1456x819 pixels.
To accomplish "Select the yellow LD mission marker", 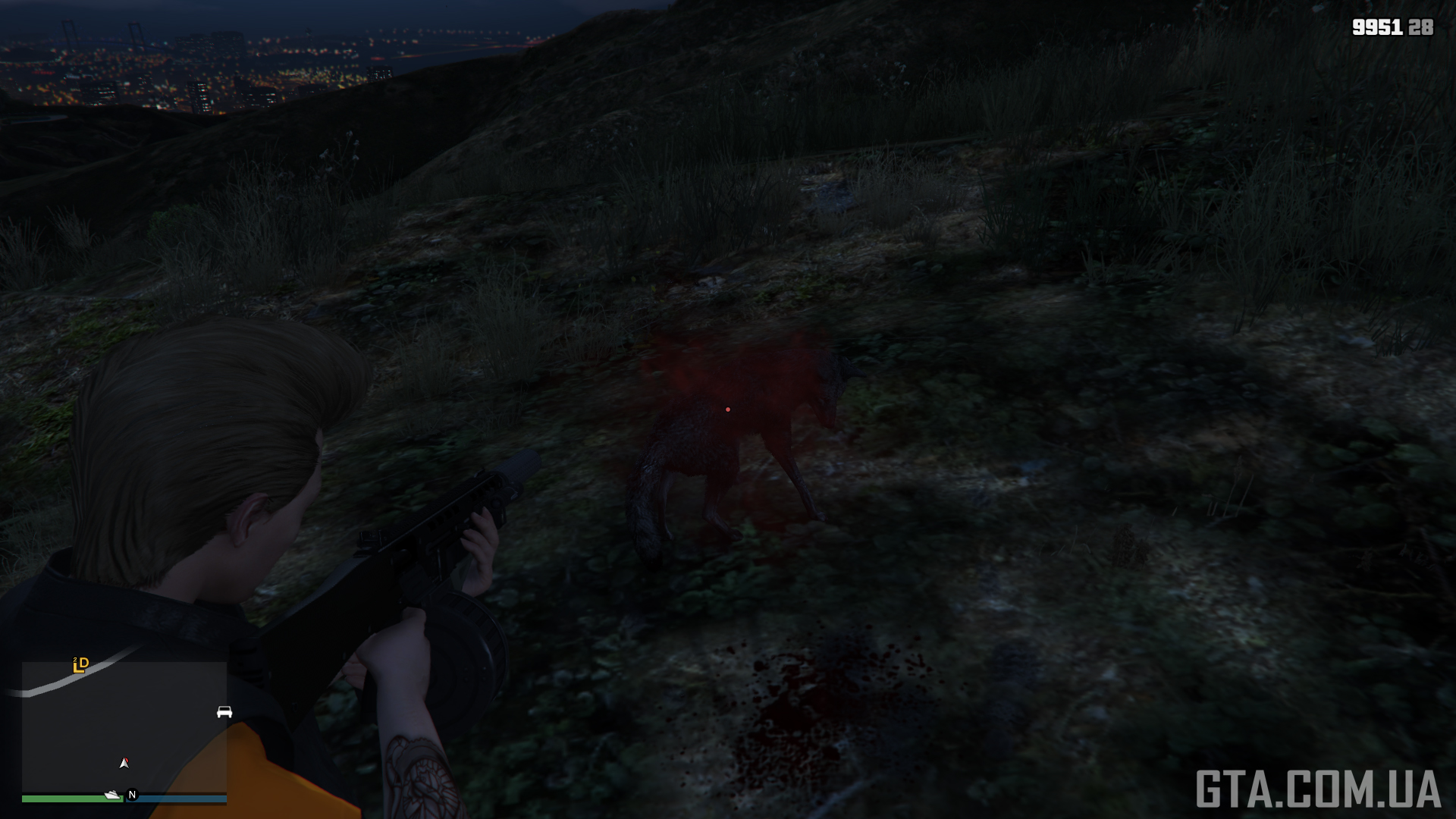I will [80, 665].
